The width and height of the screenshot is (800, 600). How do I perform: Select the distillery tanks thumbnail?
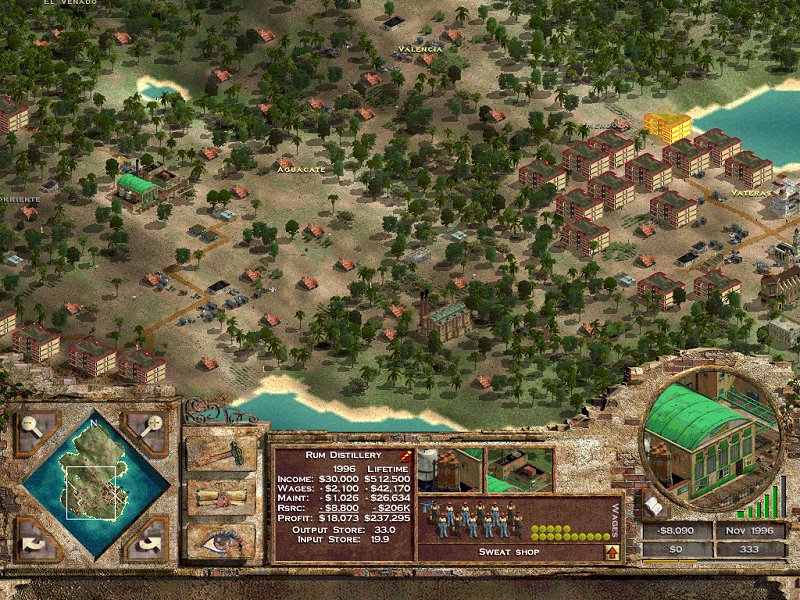(x=448, y=468)
